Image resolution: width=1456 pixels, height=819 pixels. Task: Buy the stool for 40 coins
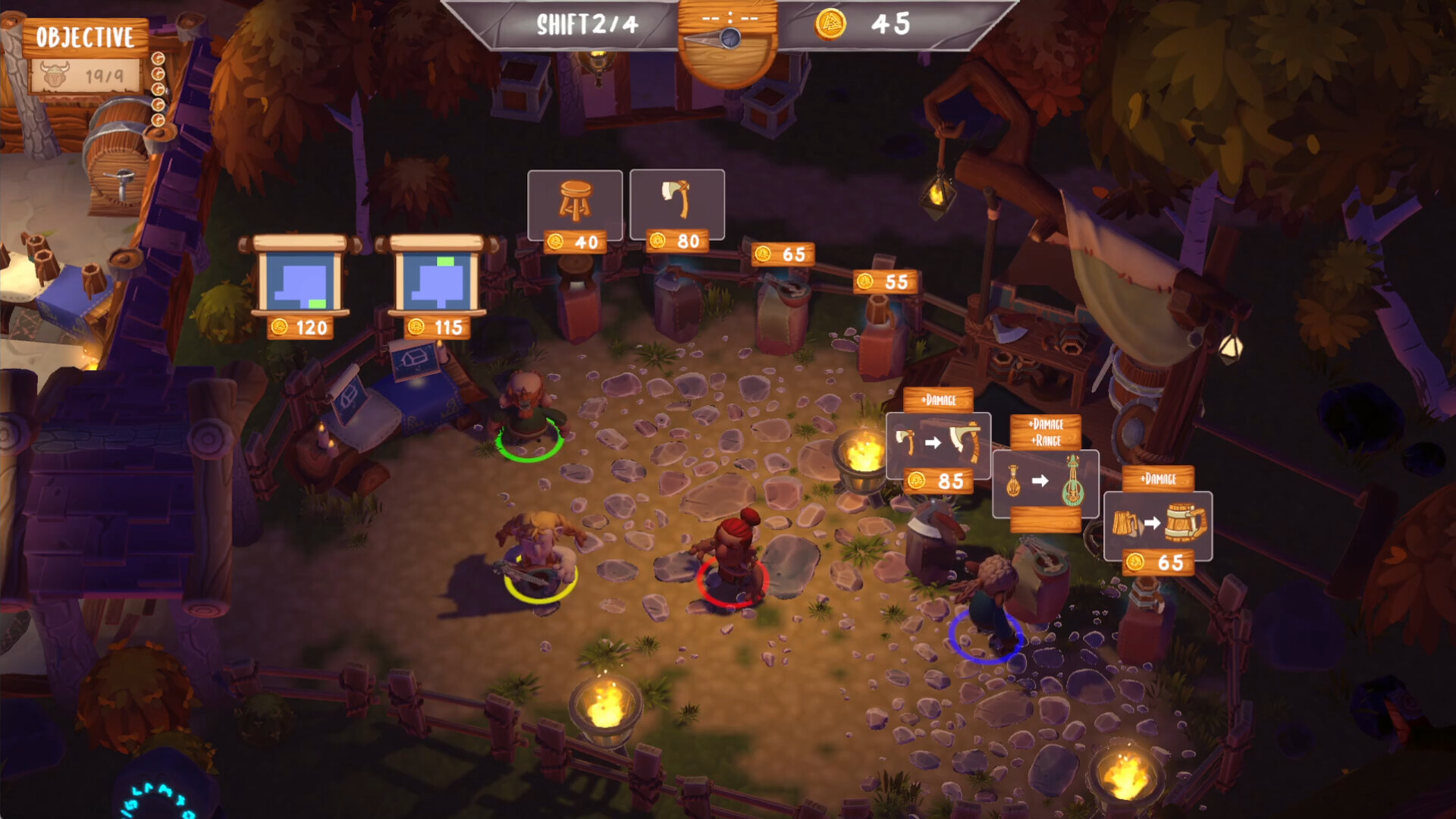pyautogui.click(x=575, y=203)
